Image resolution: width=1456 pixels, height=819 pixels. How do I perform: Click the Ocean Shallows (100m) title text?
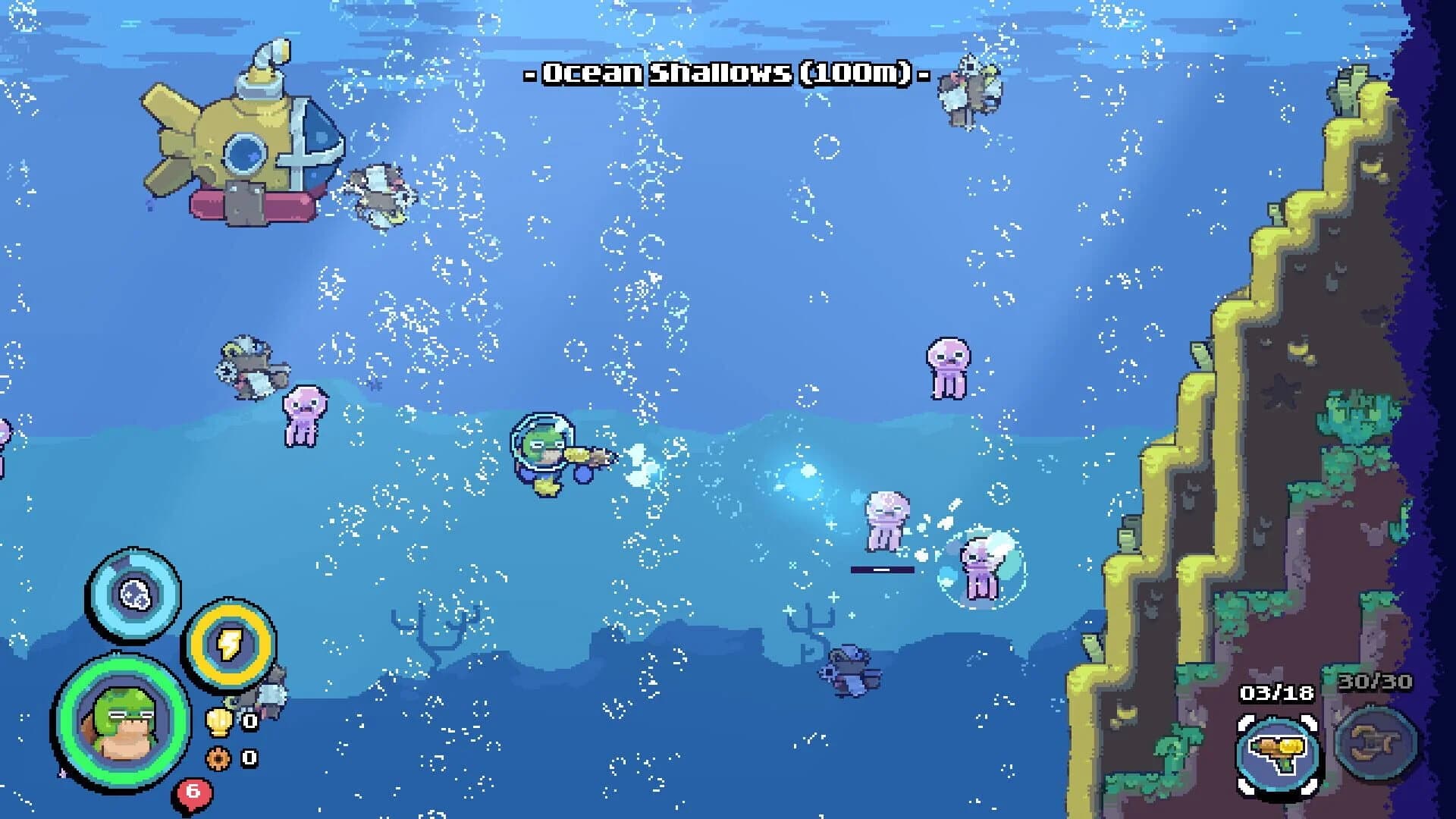724,74
